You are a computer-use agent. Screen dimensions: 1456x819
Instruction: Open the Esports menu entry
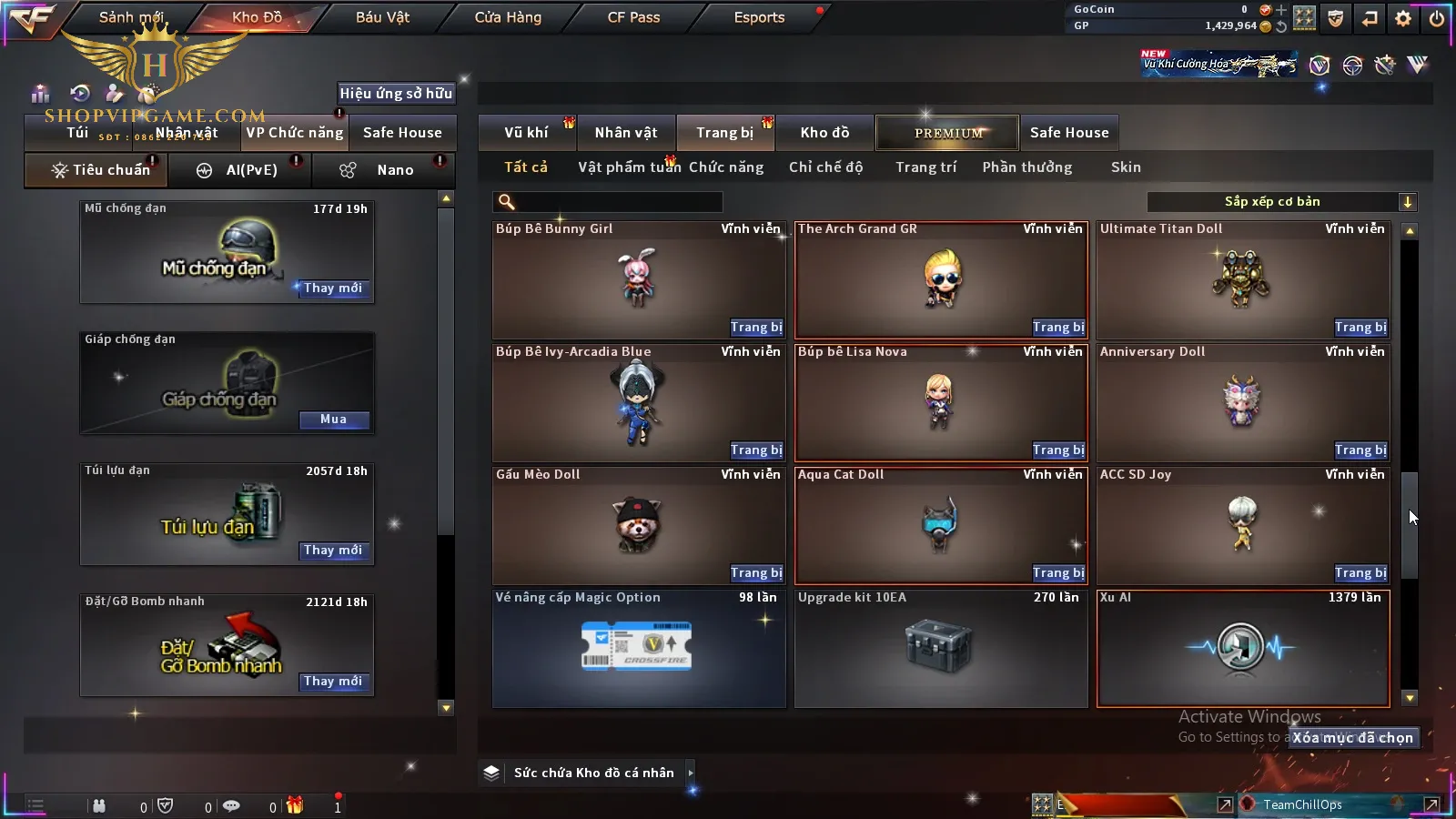click(759, 17)
